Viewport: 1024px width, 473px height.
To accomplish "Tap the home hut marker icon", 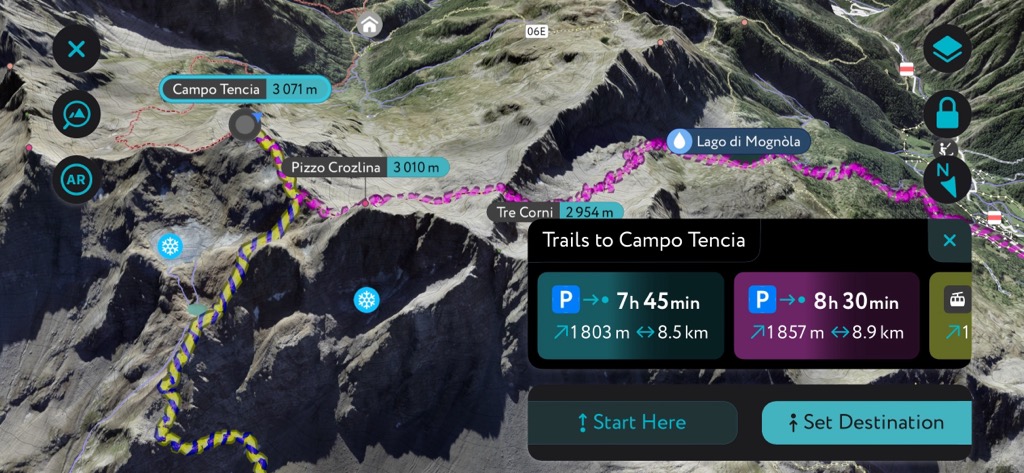I will point(371,24).
